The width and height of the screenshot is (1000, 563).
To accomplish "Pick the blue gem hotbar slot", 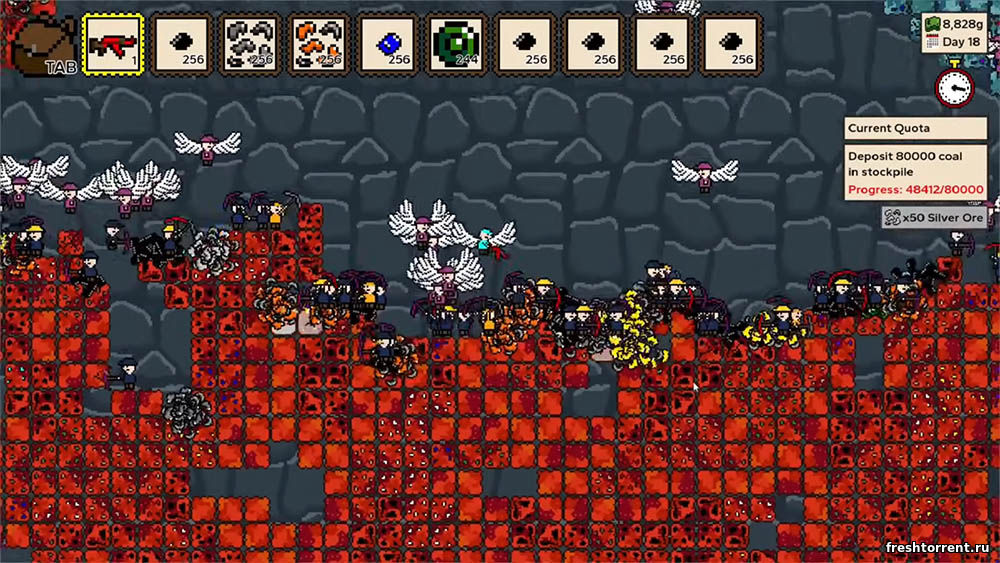I will tap(388, 45).
